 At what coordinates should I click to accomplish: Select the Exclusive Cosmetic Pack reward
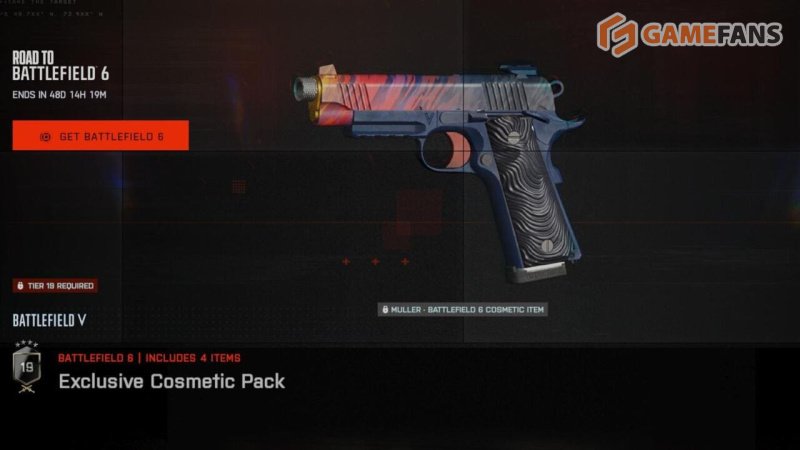pos(171,381)
